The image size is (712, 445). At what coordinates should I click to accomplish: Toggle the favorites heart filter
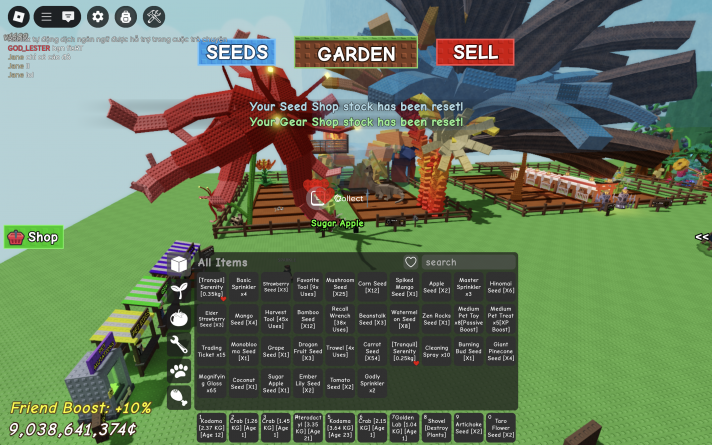pos(410,262)
